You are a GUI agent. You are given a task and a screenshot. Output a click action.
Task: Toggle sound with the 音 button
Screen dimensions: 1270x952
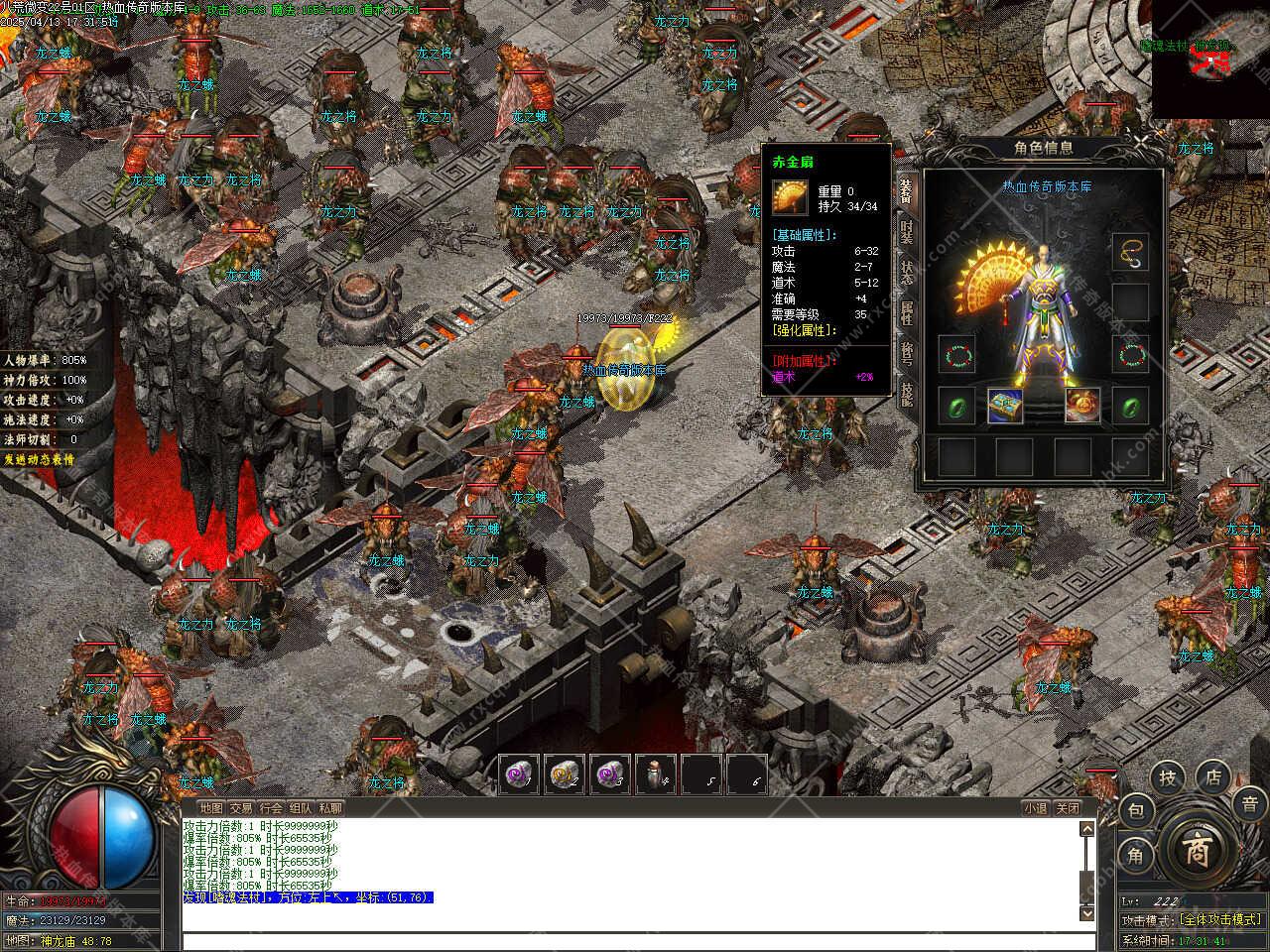coord(1249,803)
